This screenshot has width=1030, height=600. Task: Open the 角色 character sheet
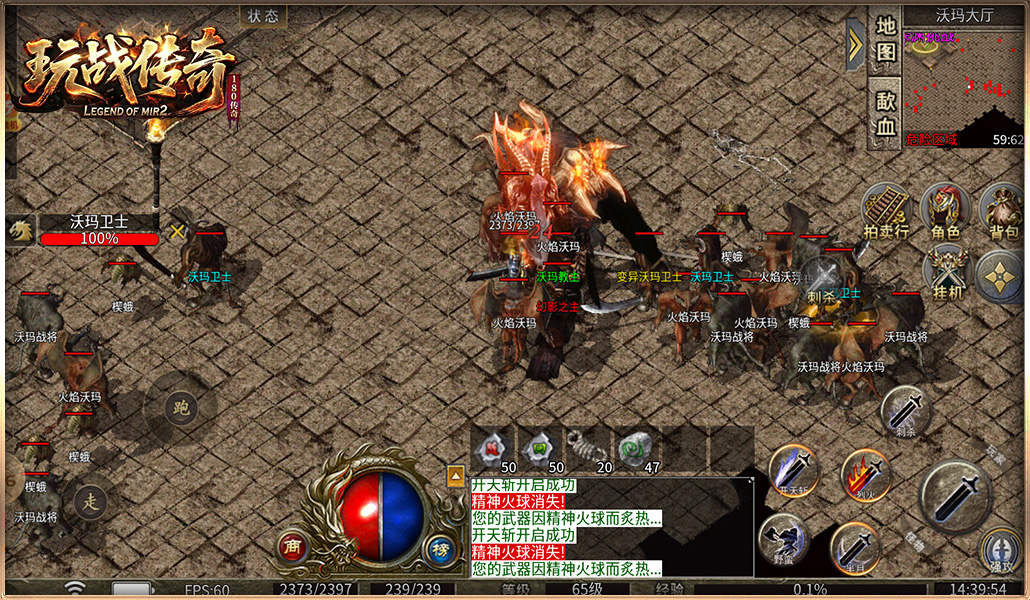point(945,212)
